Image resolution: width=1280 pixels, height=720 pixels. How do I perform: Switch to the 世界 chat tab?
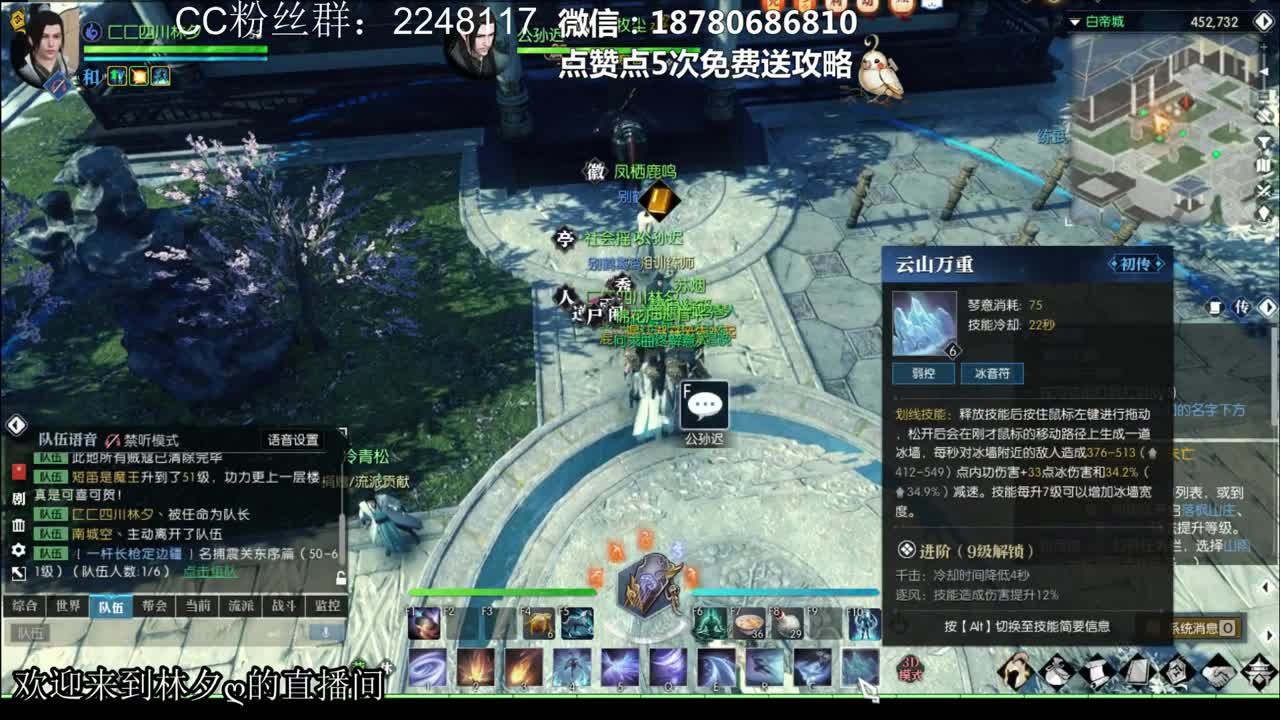(66, 605)
